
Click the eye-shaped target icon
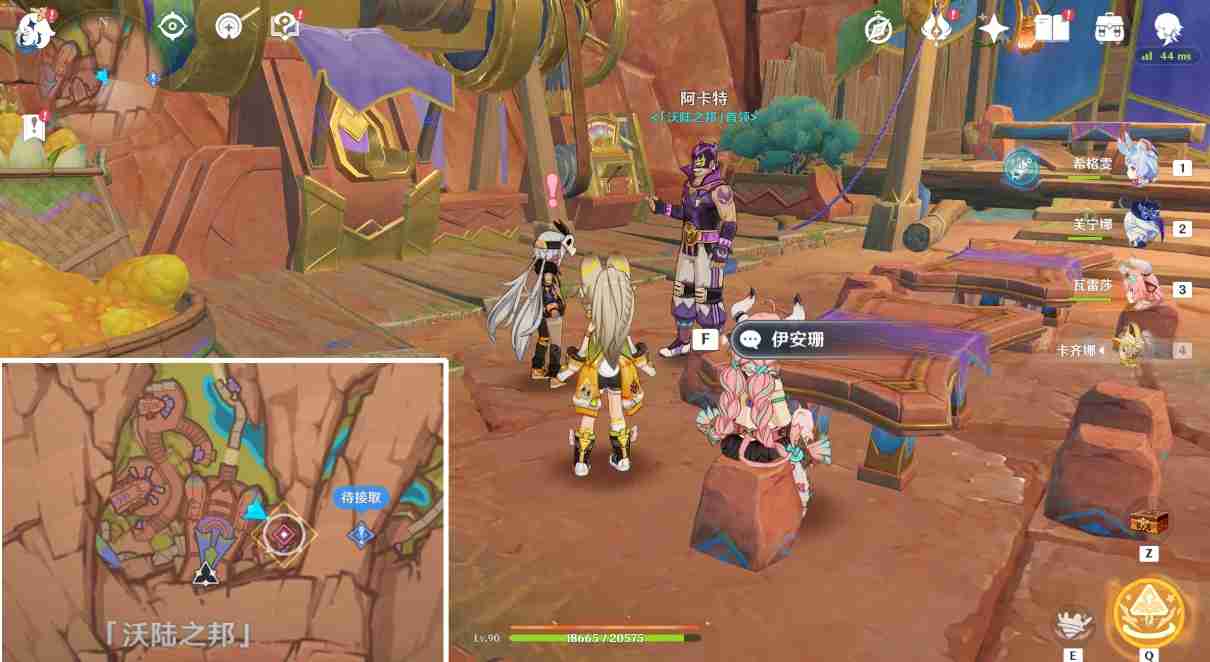coord(173,27)
